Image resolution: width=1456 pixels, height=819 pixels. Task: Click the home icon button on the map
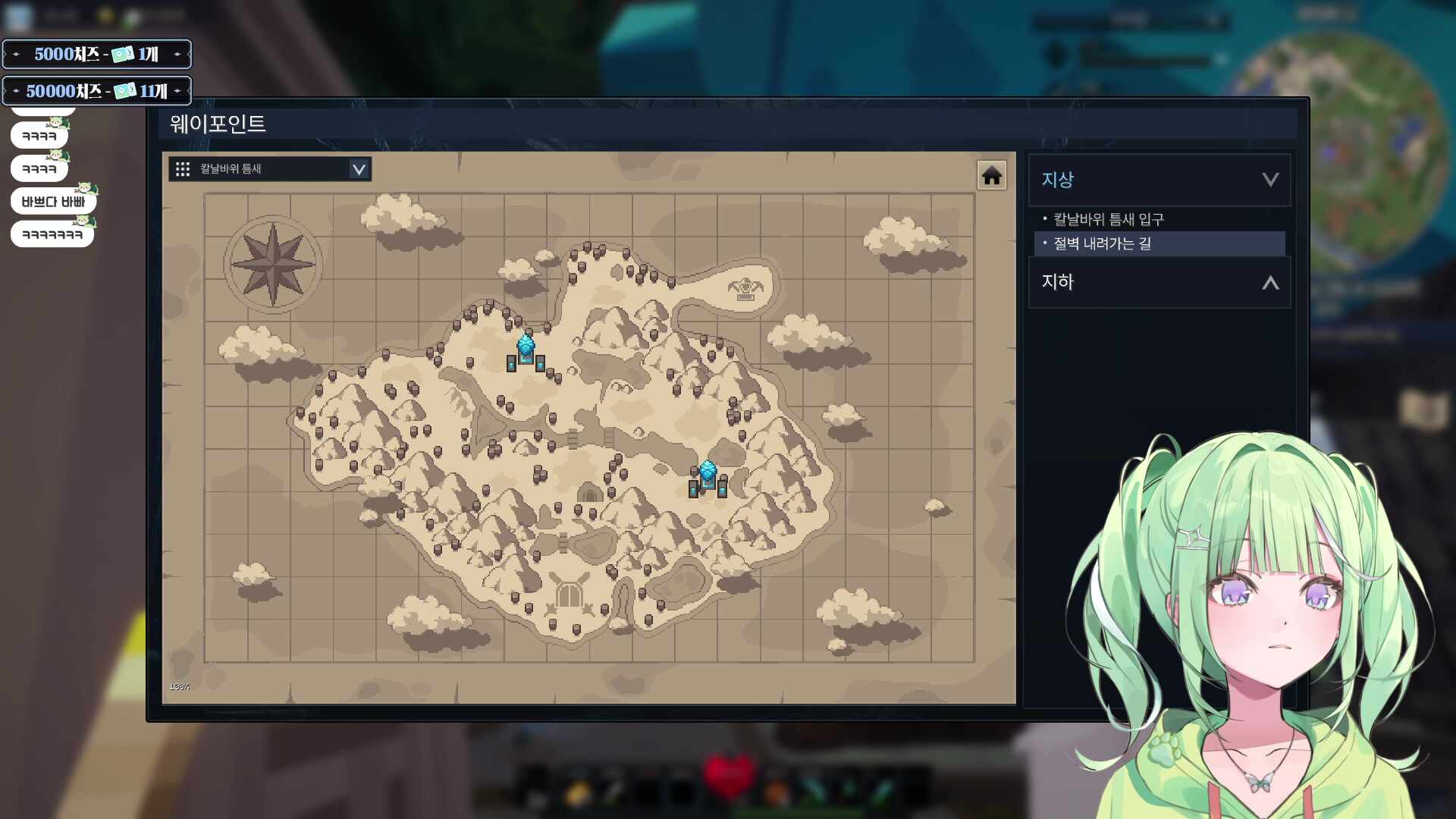point(991,176)
